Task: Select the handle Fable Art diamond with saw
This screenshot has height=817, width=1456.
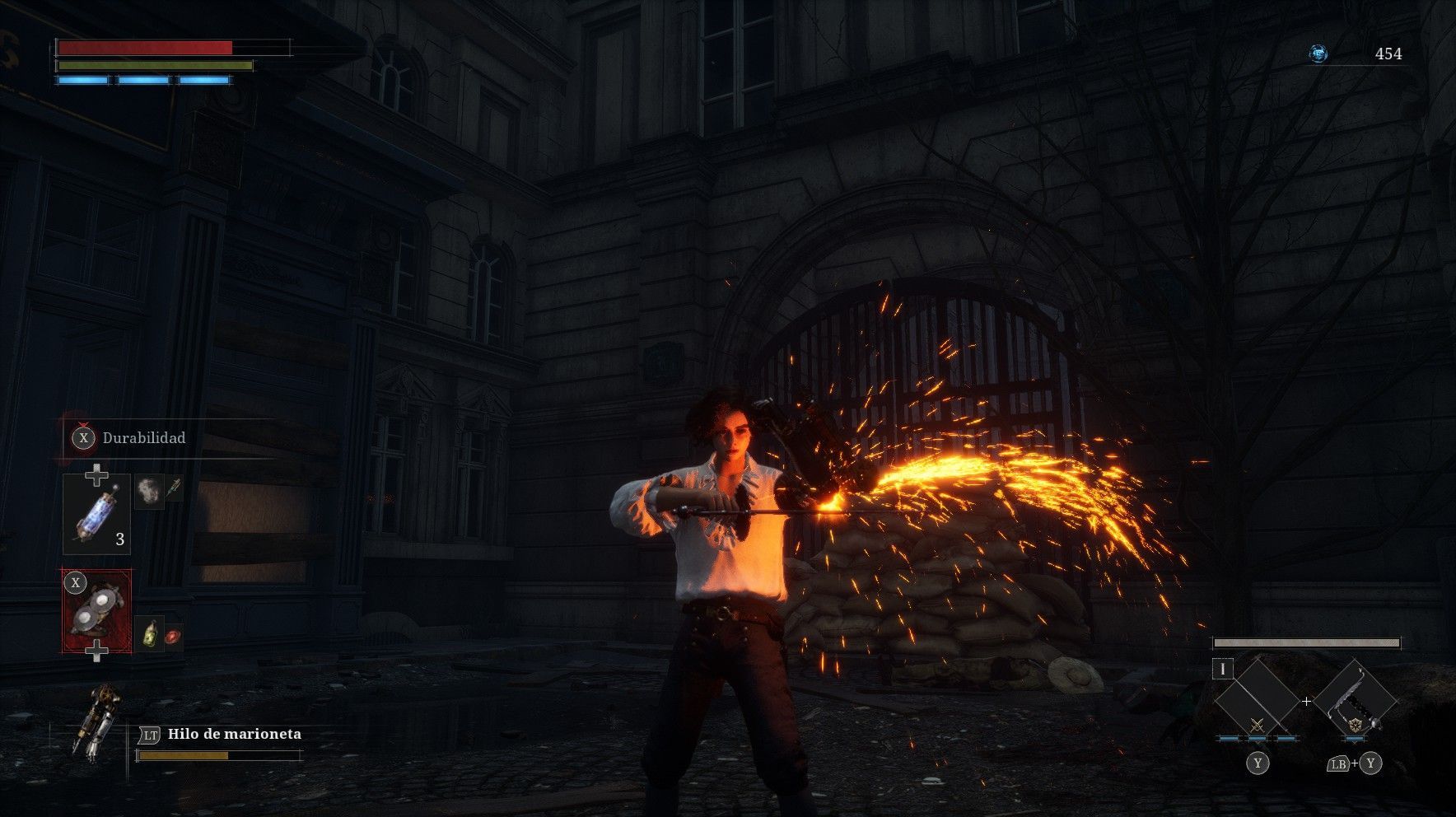Action: [x=1355, y=700]
